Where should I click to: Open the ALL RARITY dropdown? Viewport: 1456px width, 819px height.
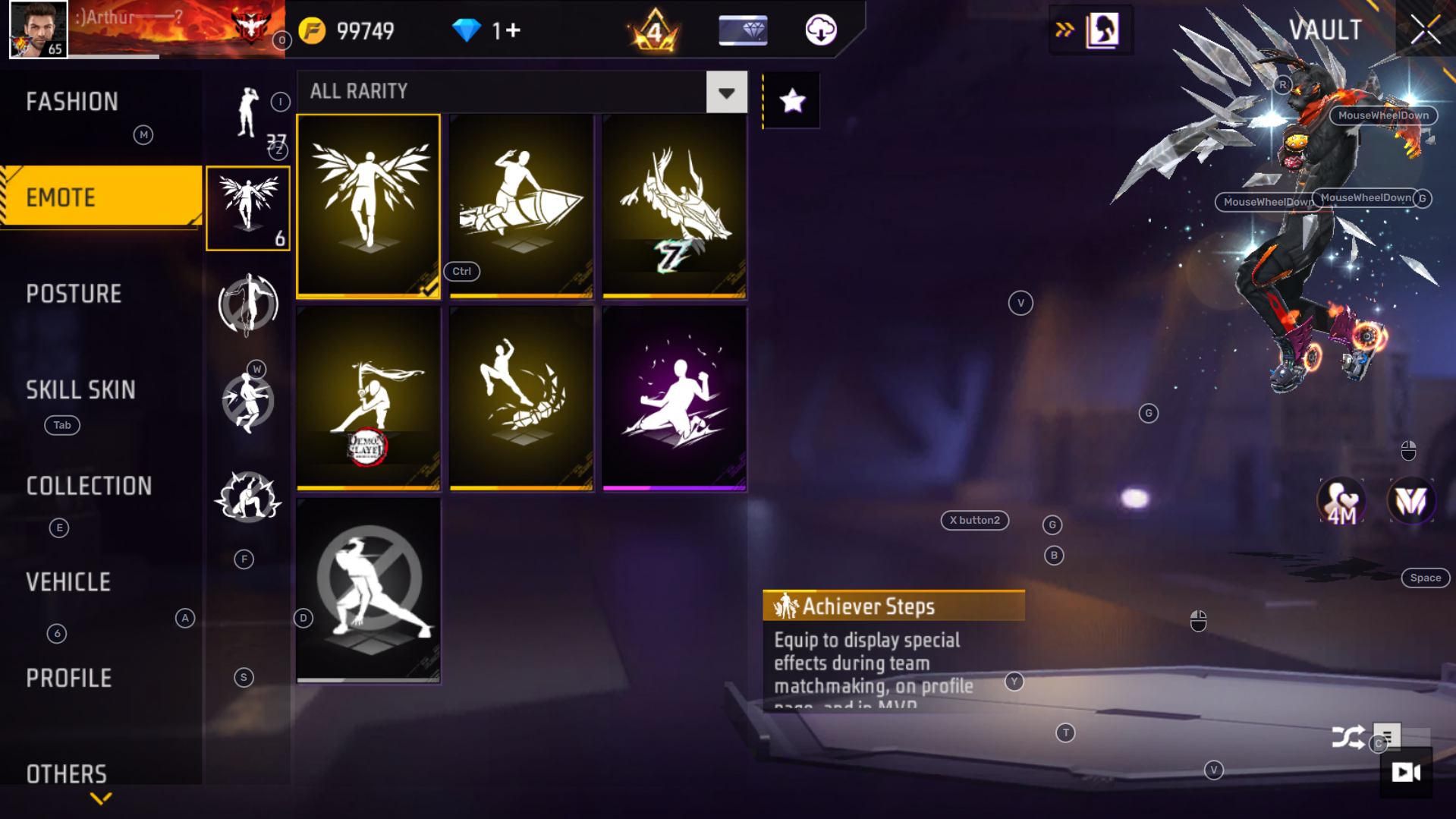pos(726,92)
